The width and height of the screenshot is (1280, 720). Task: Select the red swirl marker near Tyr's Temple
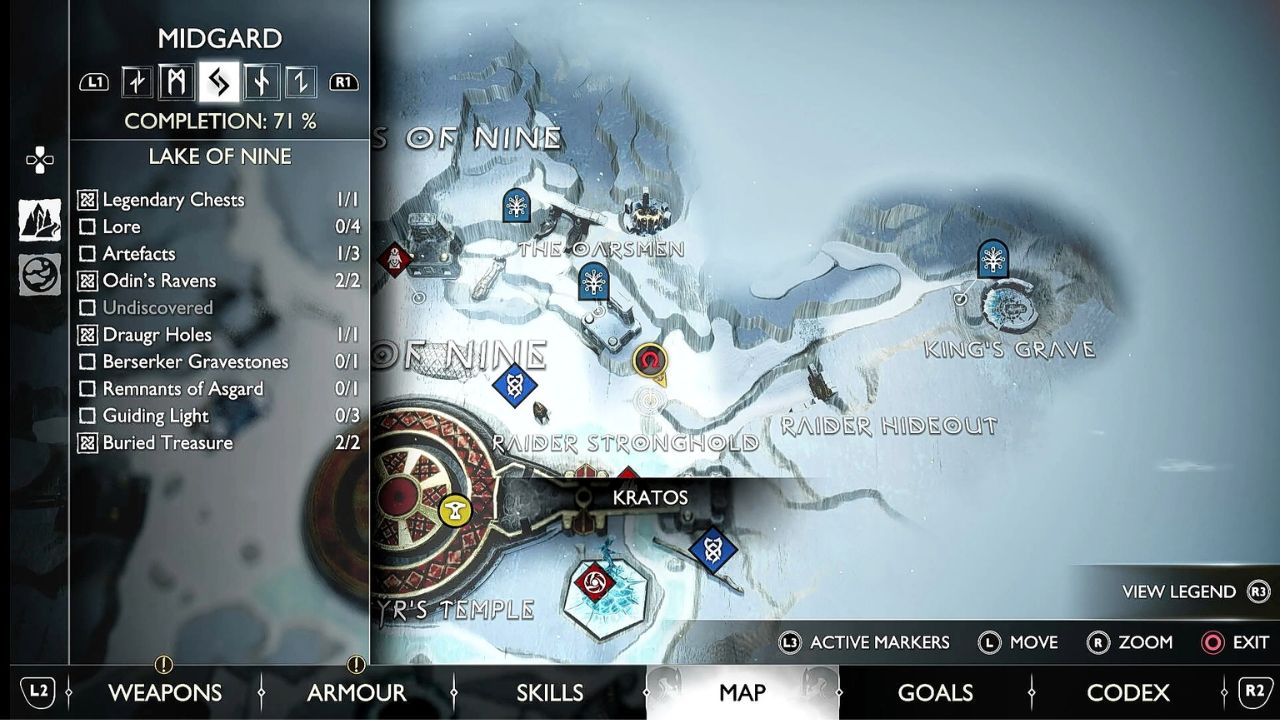[x=595, y=582]
